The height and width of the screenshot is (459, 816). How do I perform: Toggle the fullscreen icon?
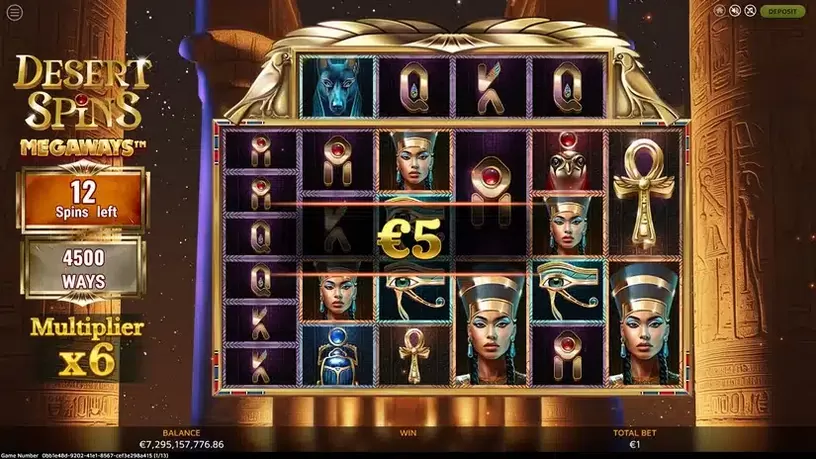749,11
